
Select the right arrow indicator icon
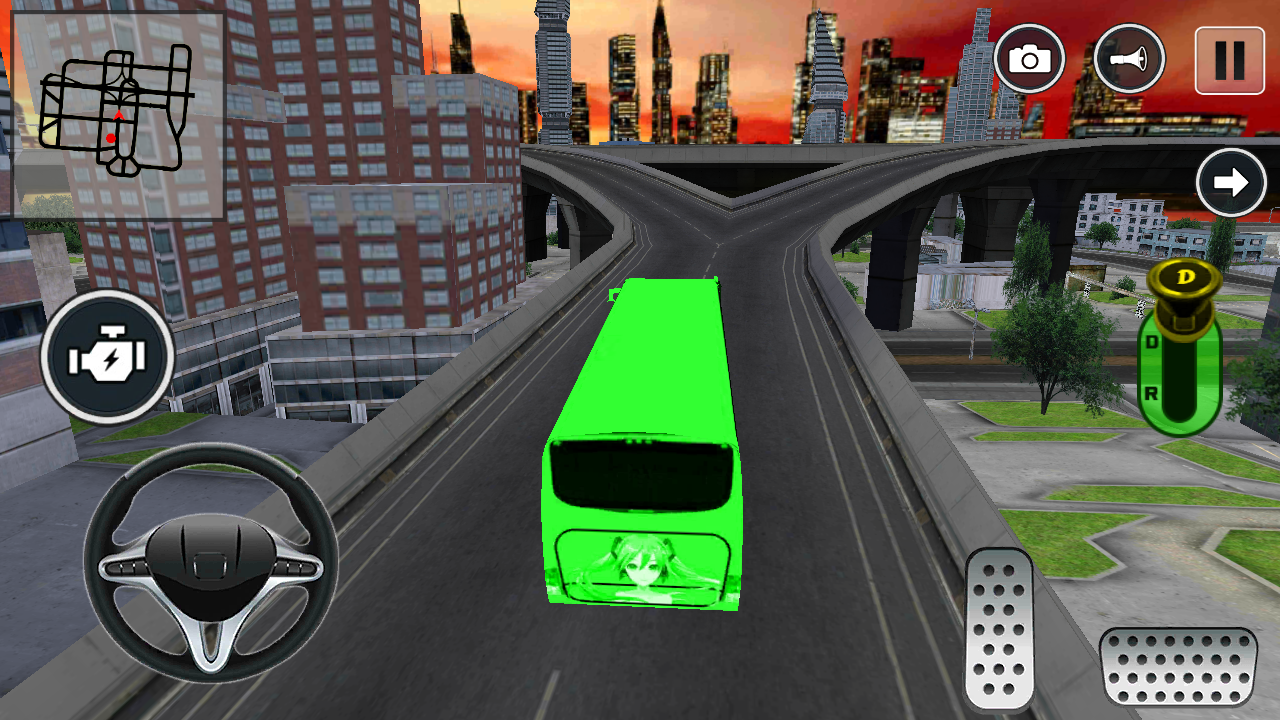tap(1232, 182)
